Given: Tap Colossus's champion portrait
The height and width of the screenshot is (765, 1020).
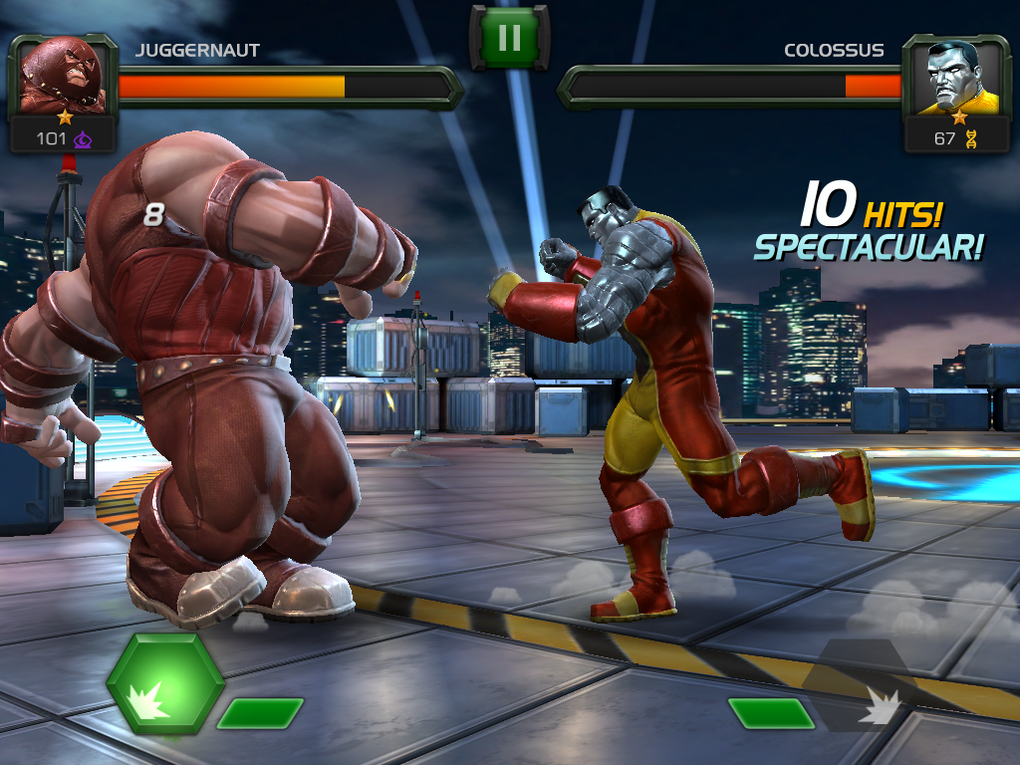Looking at the screenshot, I should 957,78.
